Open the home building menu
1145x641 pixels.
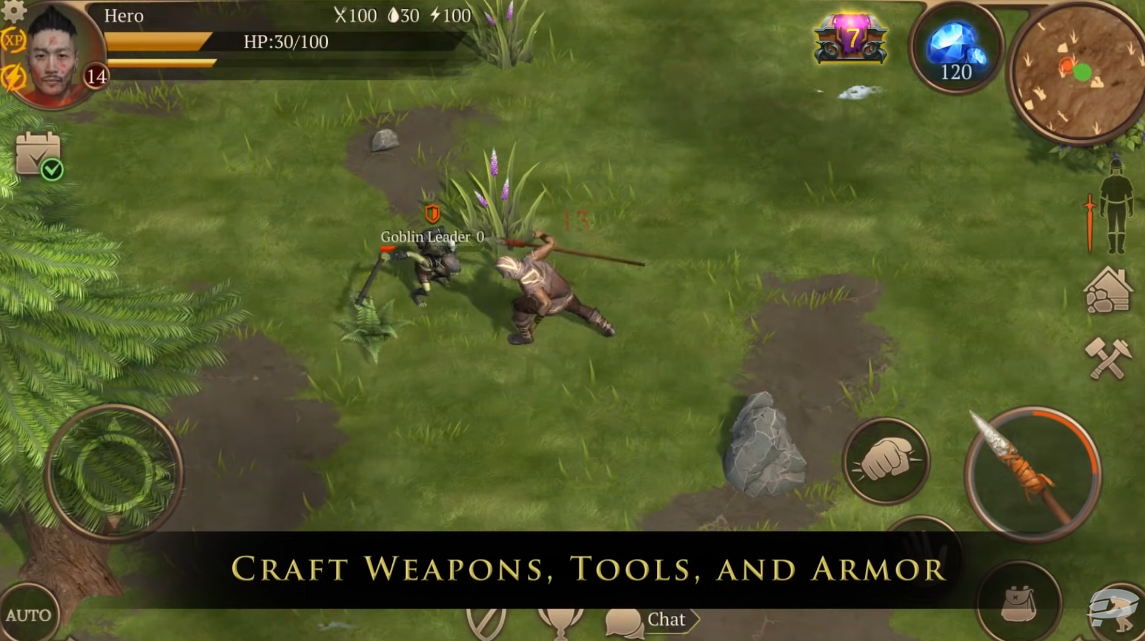click(1108, 290)
